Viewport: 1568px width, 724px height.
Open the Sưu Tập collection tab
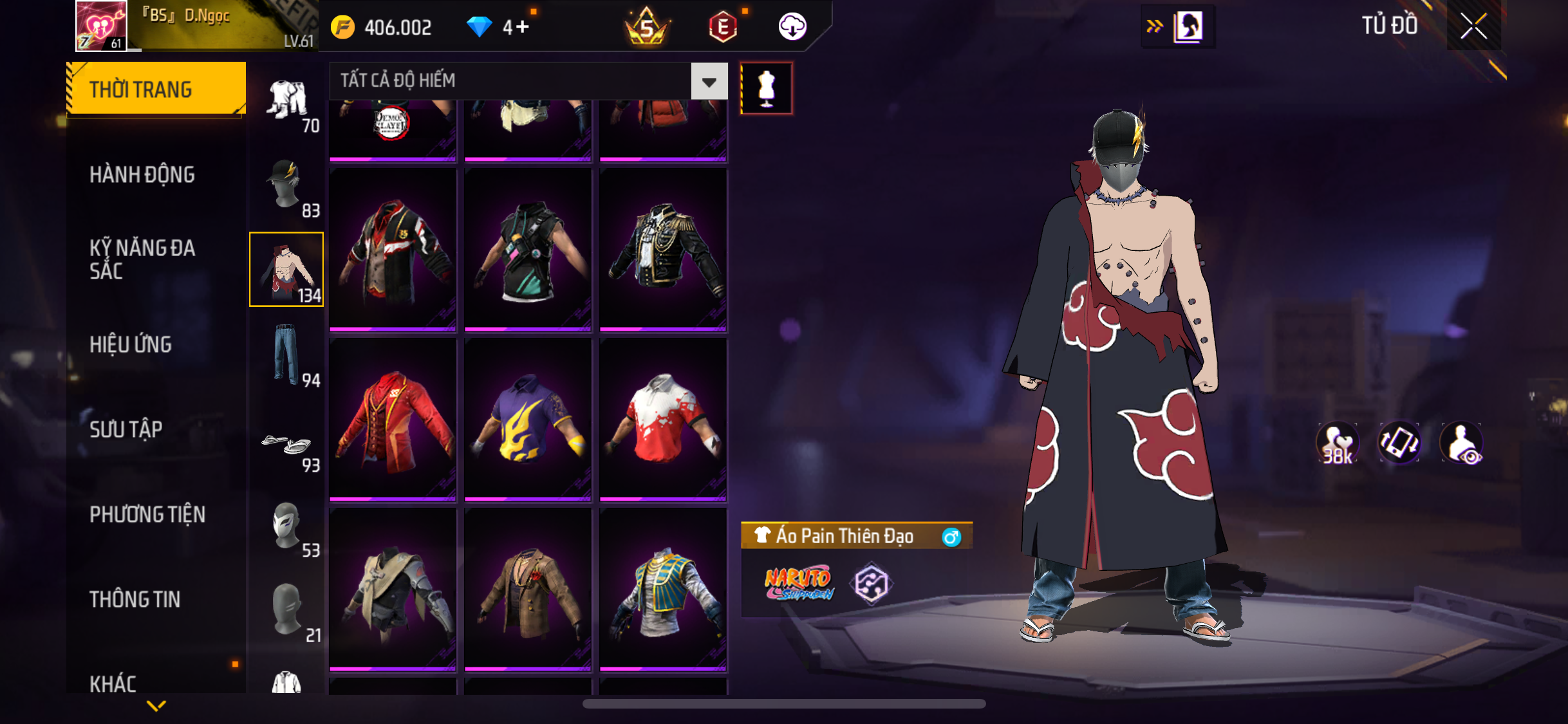(x=126, y=429)
